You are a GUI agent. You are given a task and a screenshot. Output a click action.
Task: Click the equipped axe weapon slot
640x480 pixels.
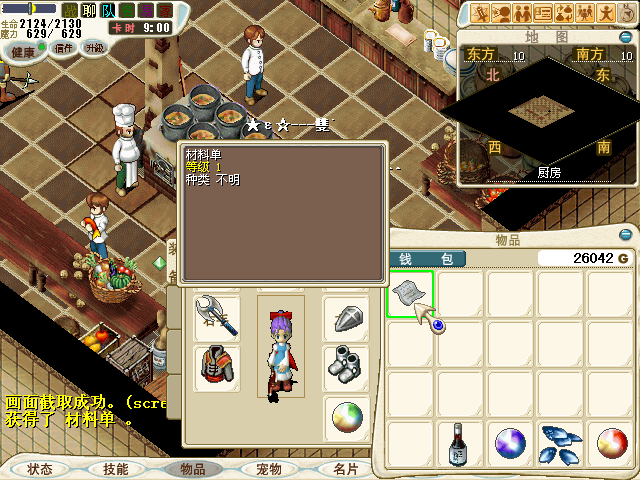coord(217,317)
